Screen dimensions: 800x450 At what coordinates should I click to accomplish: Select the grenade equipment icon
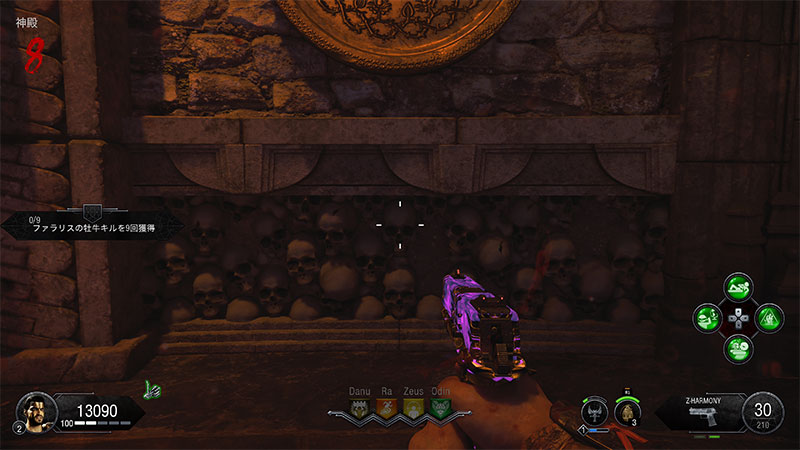626,411
